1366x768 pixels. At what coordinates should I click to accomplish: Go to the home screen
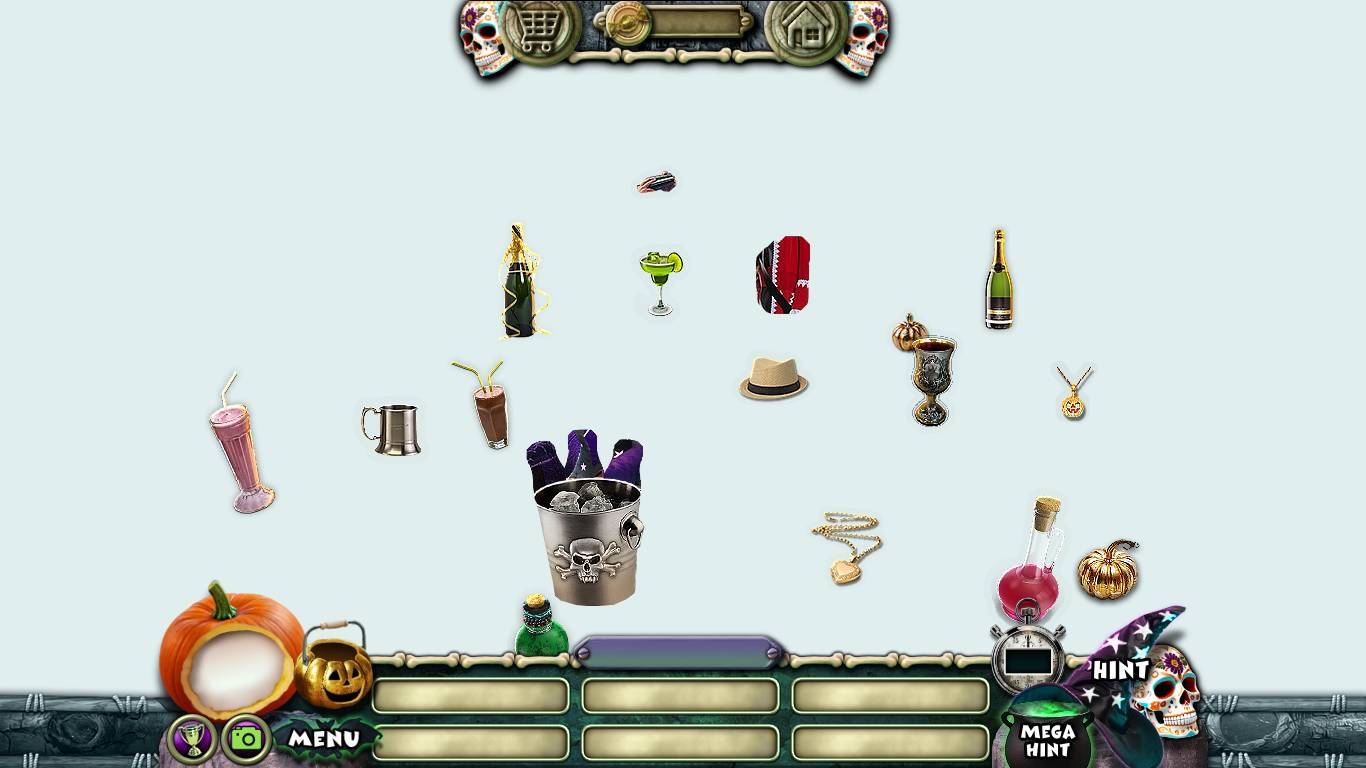(x=805, y=29)
